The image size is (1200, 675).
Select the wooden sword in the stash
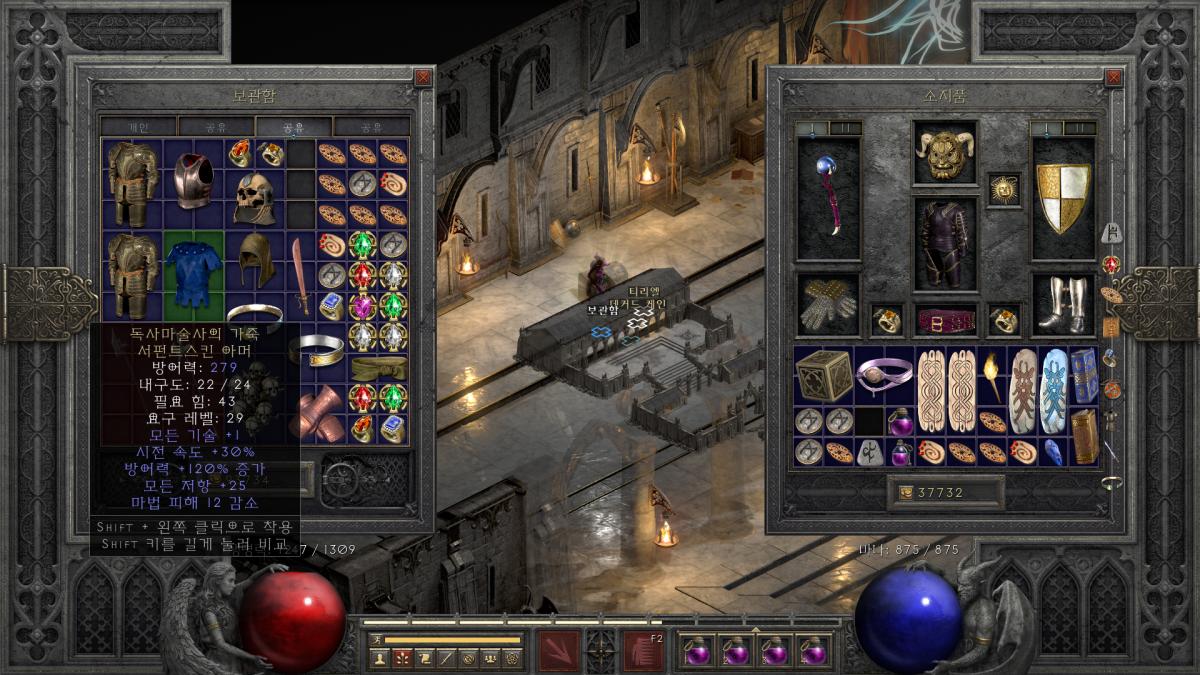coord(301,275)
